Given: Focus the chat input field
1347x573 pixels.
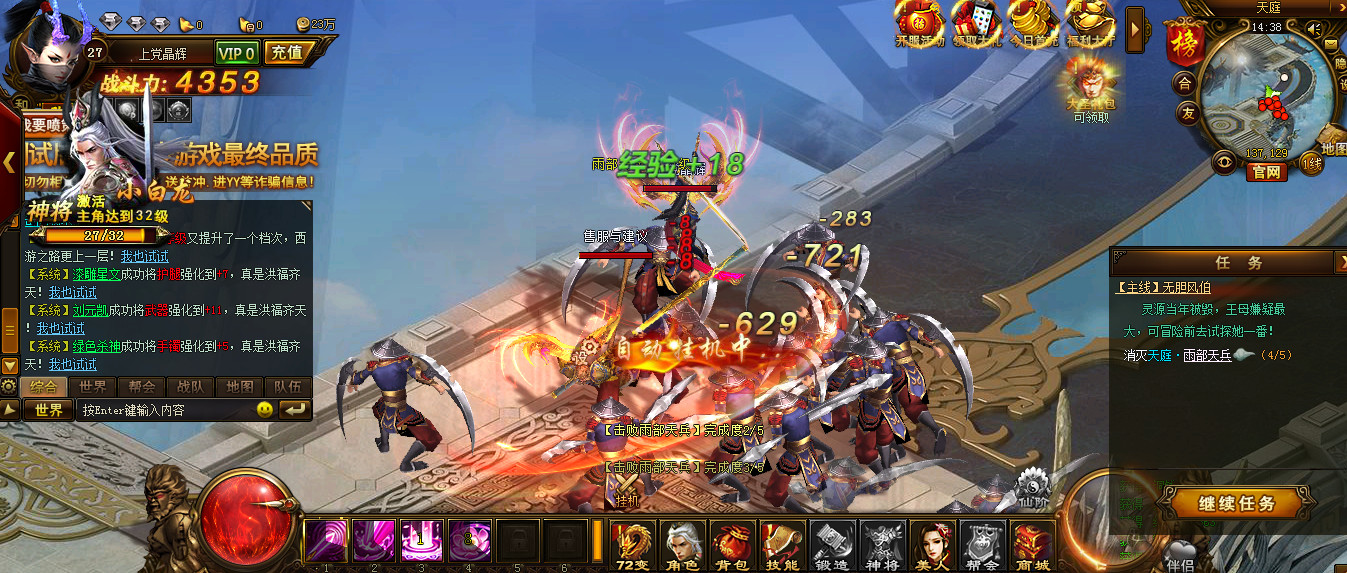Looking at the screenshot, I should click(165, 410).
